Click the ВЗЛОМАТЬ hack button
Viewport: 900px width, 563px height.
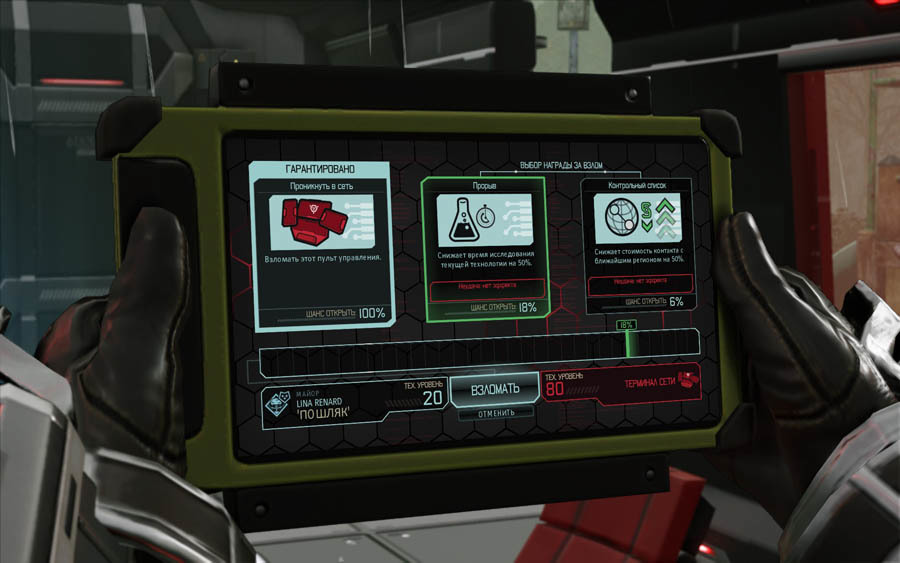495,389
